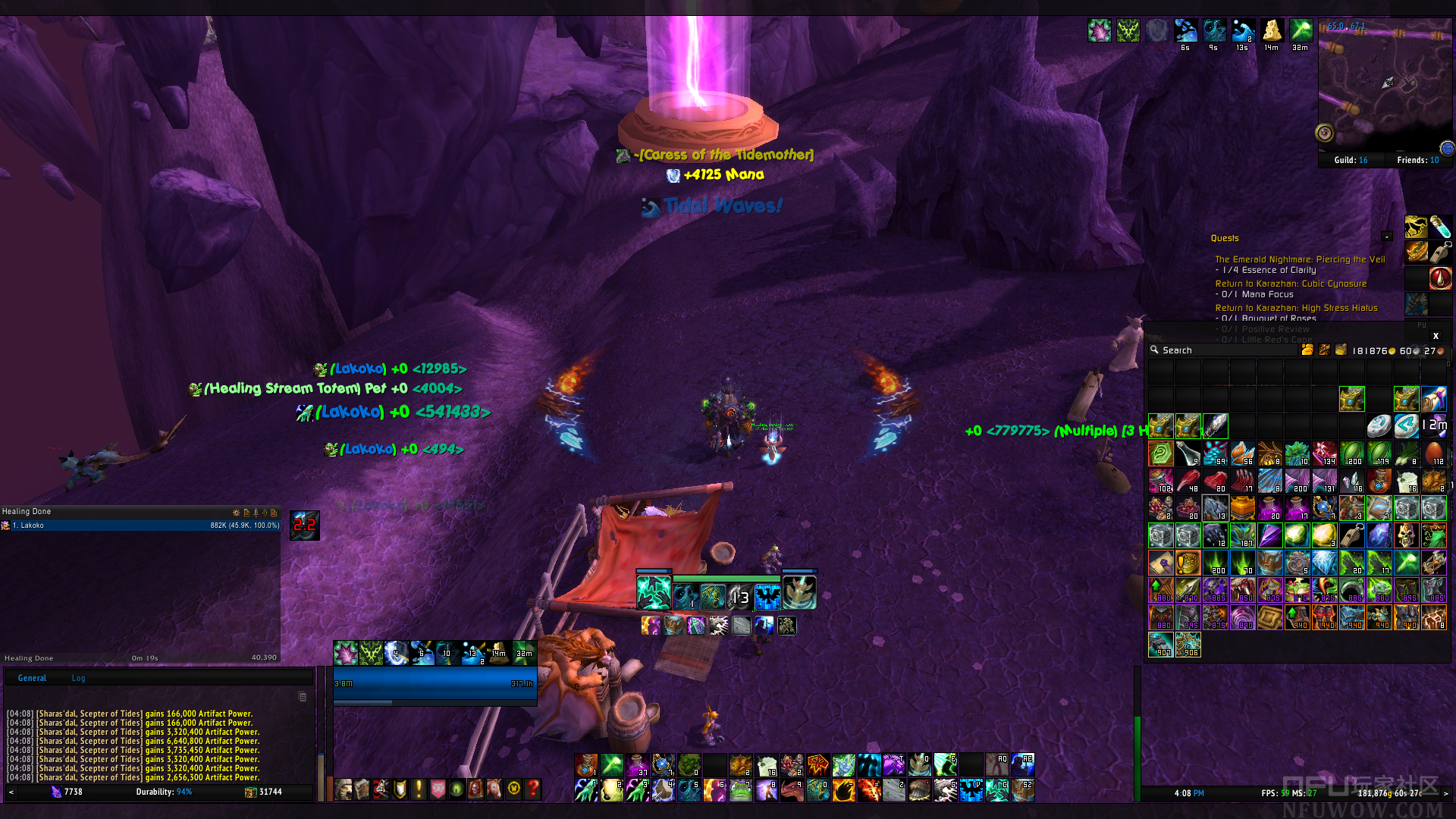
Task: Click the red question mark help button
Action: click(x=533, y=789)
